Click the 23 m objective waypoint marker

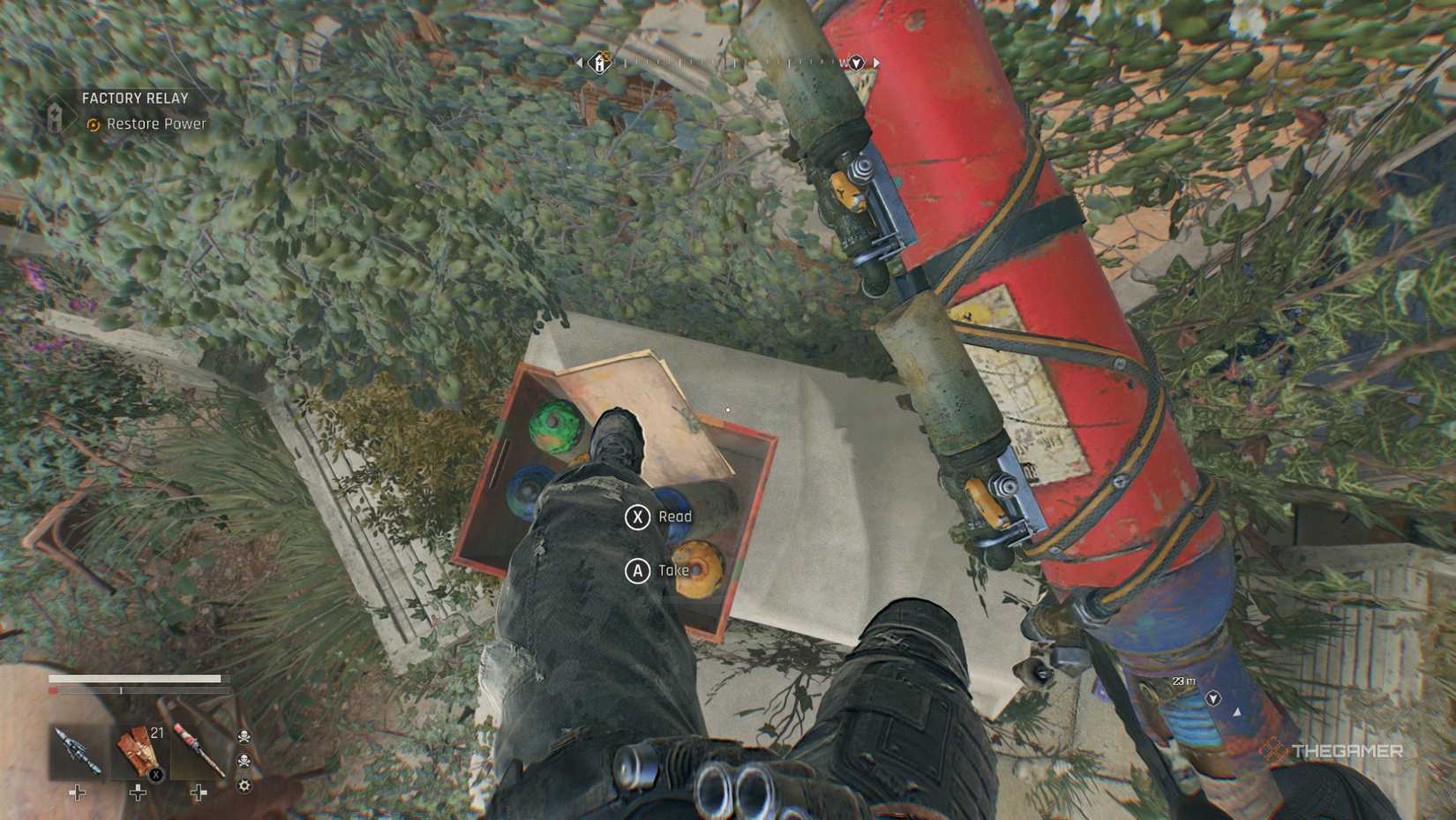pyautogui.click(x=1213, y=699)
